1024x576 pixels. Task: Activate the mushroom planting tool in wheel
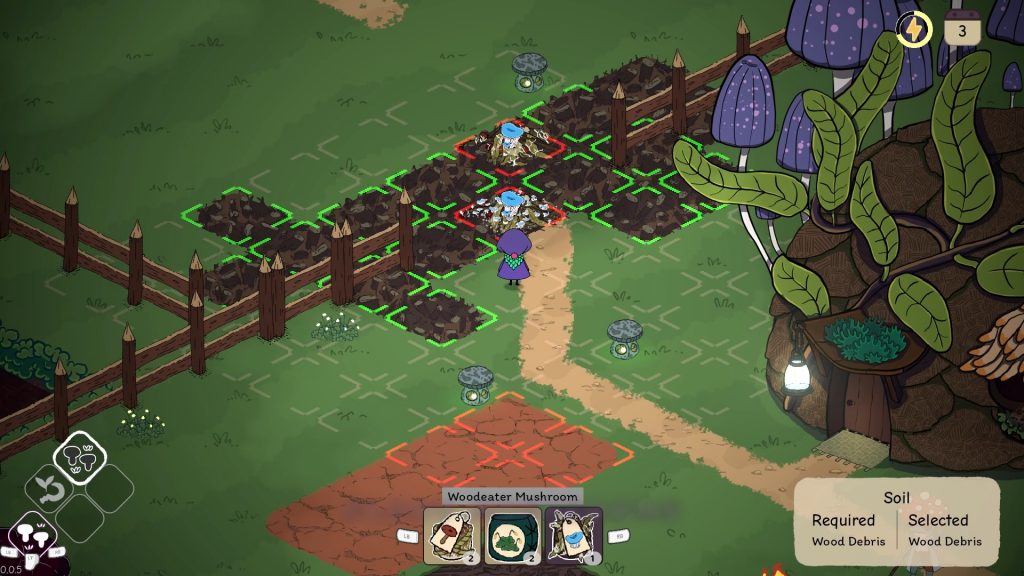(x=80, y=457)
